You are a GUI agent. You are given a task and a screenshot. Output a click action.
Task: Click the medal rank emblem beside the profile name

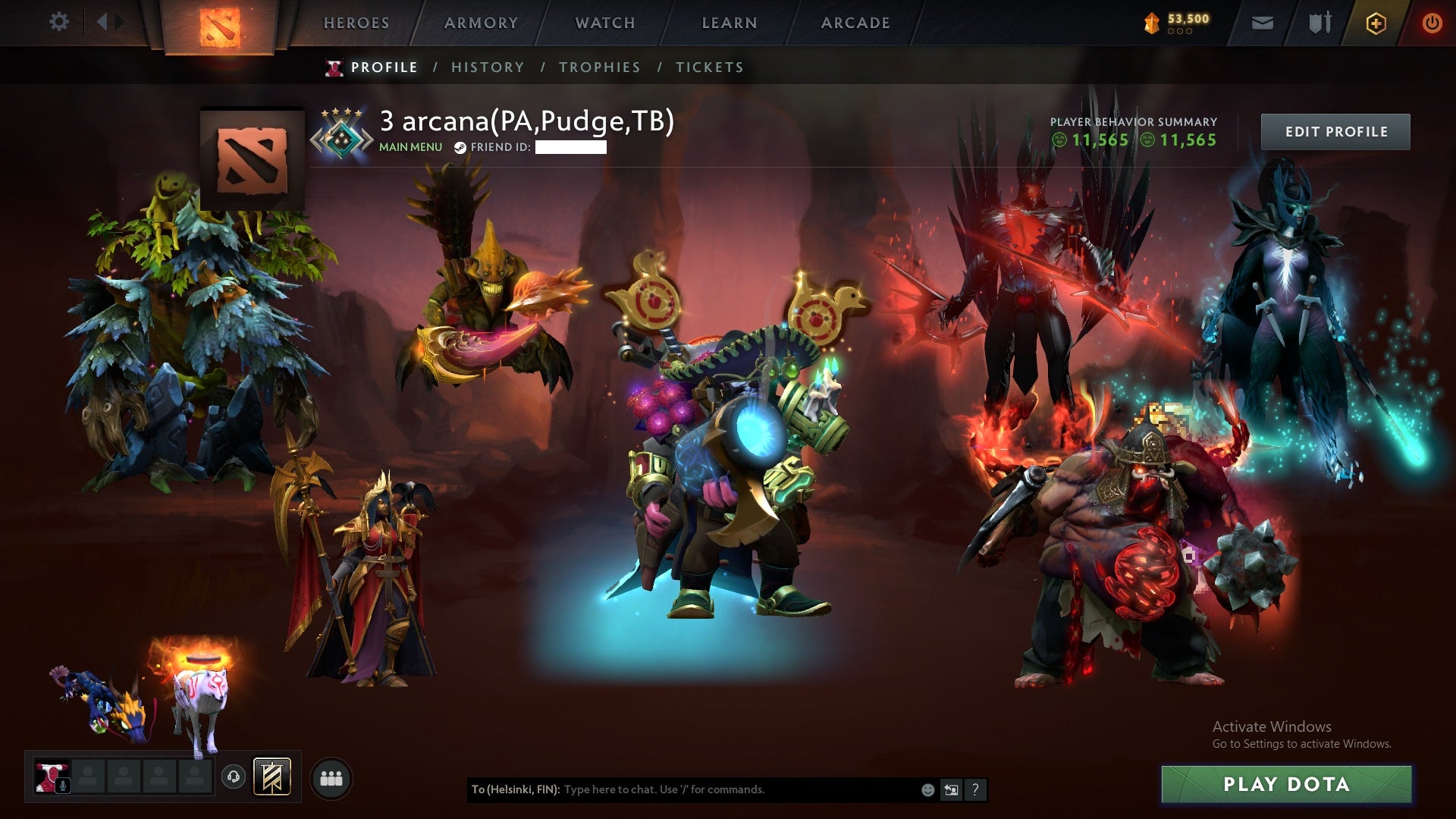[x=342, y=133]
